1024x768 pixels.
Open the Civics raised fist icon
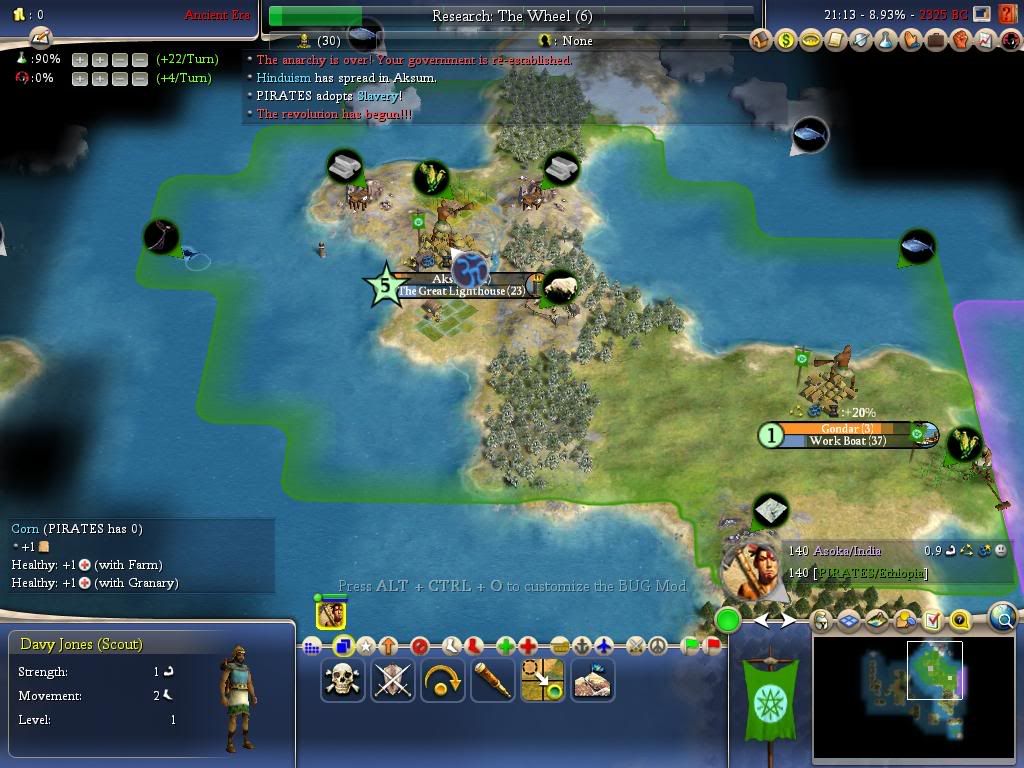coord(959,41)
